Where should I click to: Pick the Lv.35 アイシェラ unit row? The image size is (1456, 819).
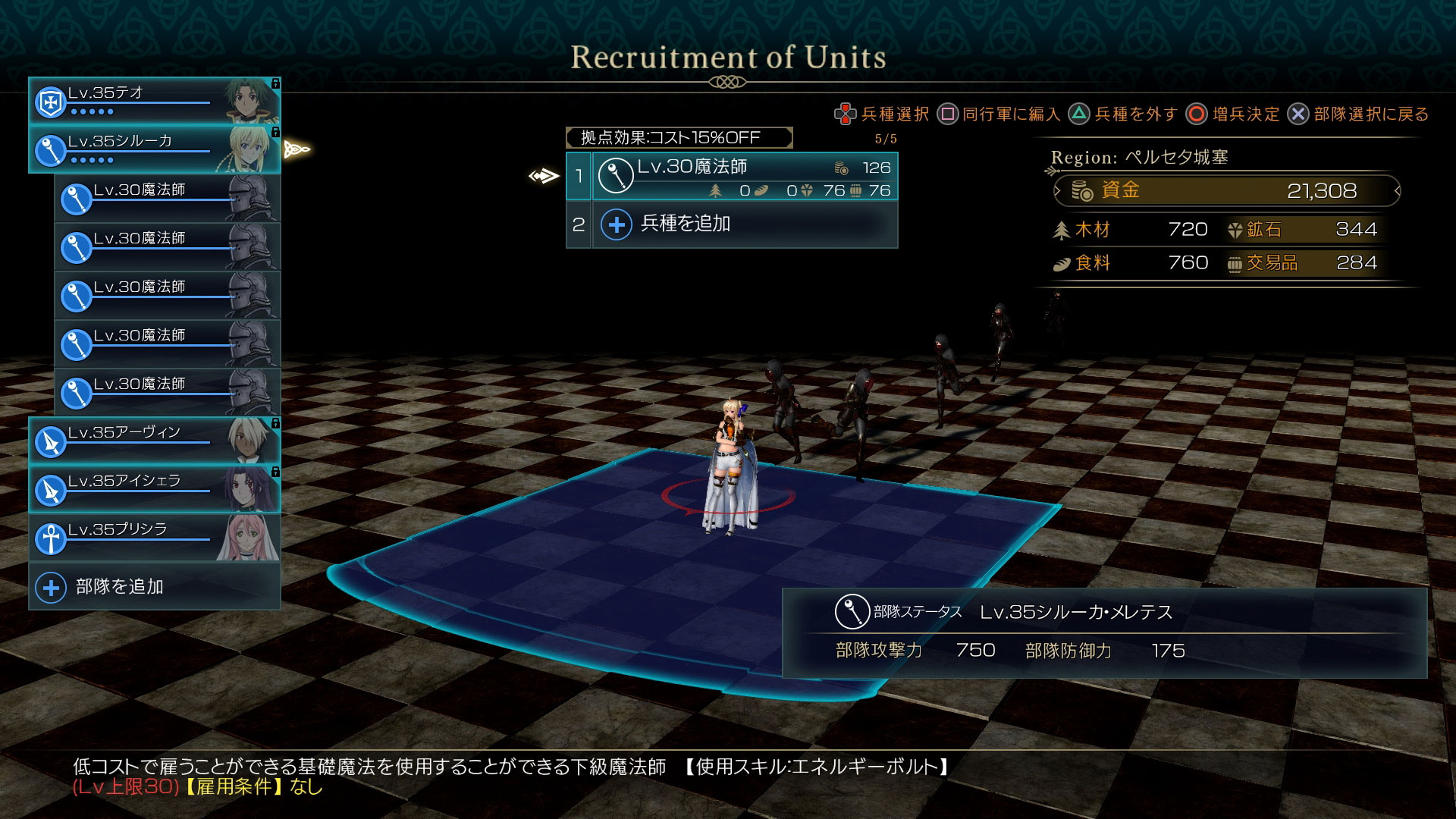click(x=154, y=489)
